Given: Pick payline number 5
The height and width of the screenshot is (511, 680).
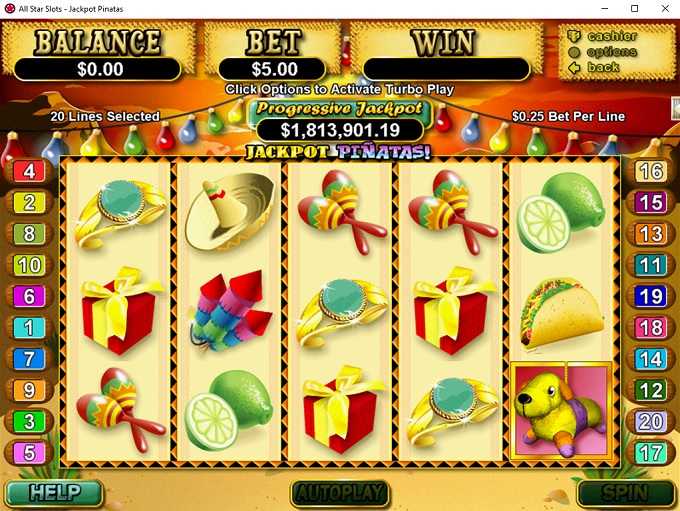Looking at the screenshot, I should click(x=29, y=452).
